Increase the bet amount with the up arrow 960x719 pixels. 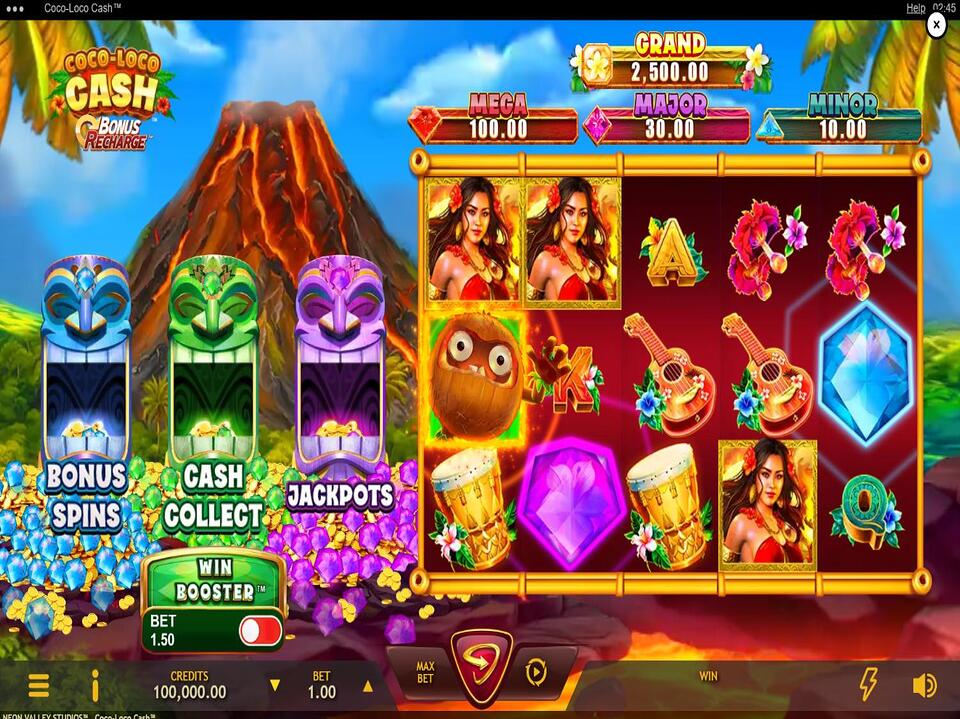367,687
